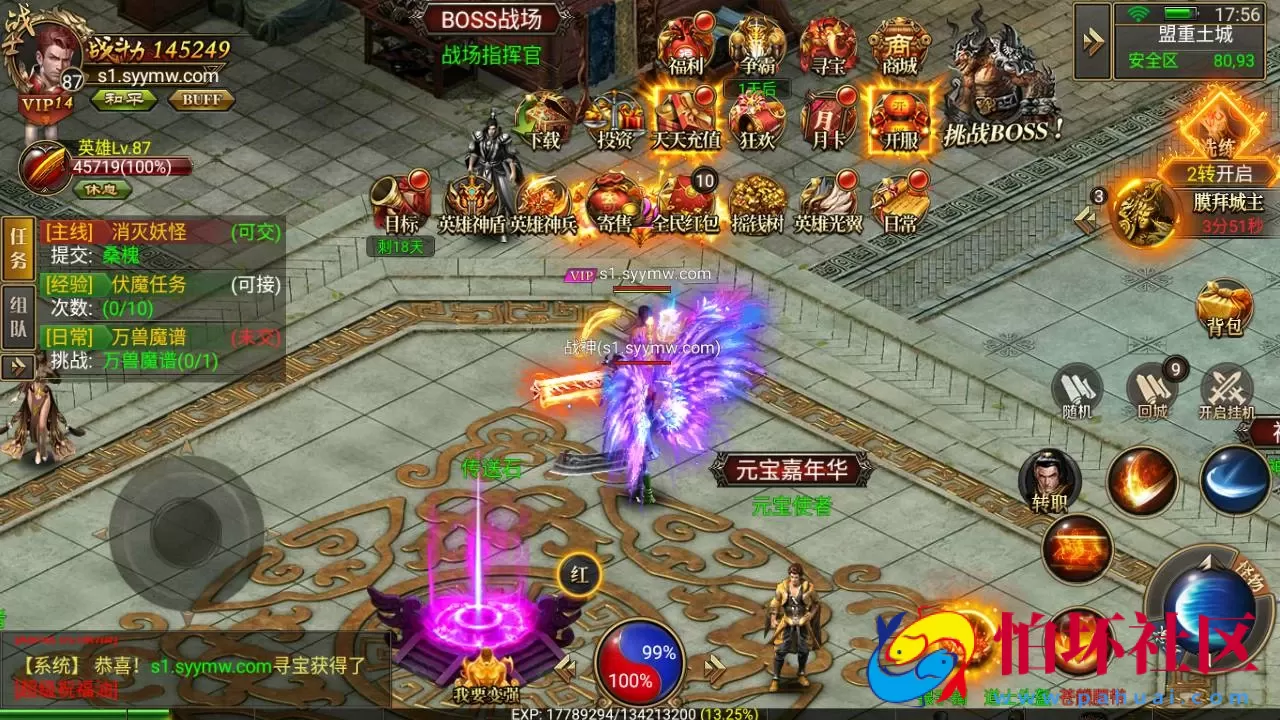The image size is (1280, 720).
Task: Open the 商城 shop
Action: (x=900, y=45)
